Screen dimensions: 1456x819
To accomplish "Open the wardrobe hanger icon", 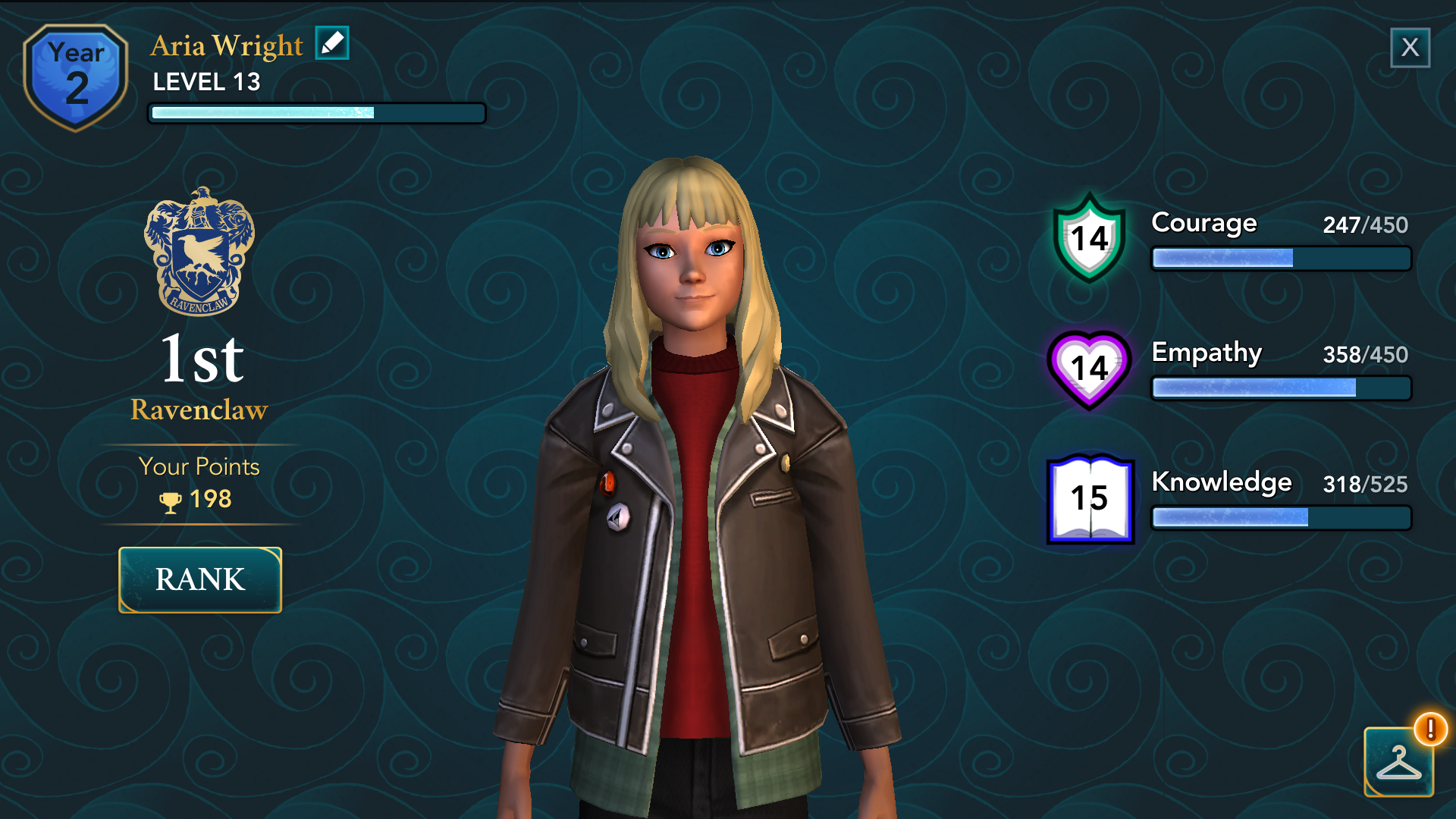I will [1398, 762].
